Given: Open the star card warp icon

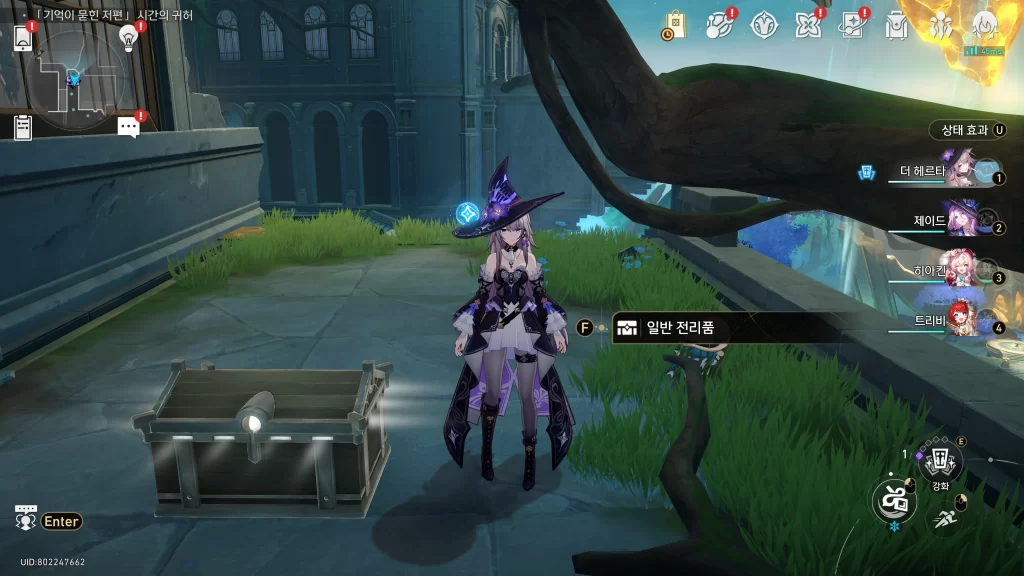Looking at the screenshot, I should (x=851, y=25).
